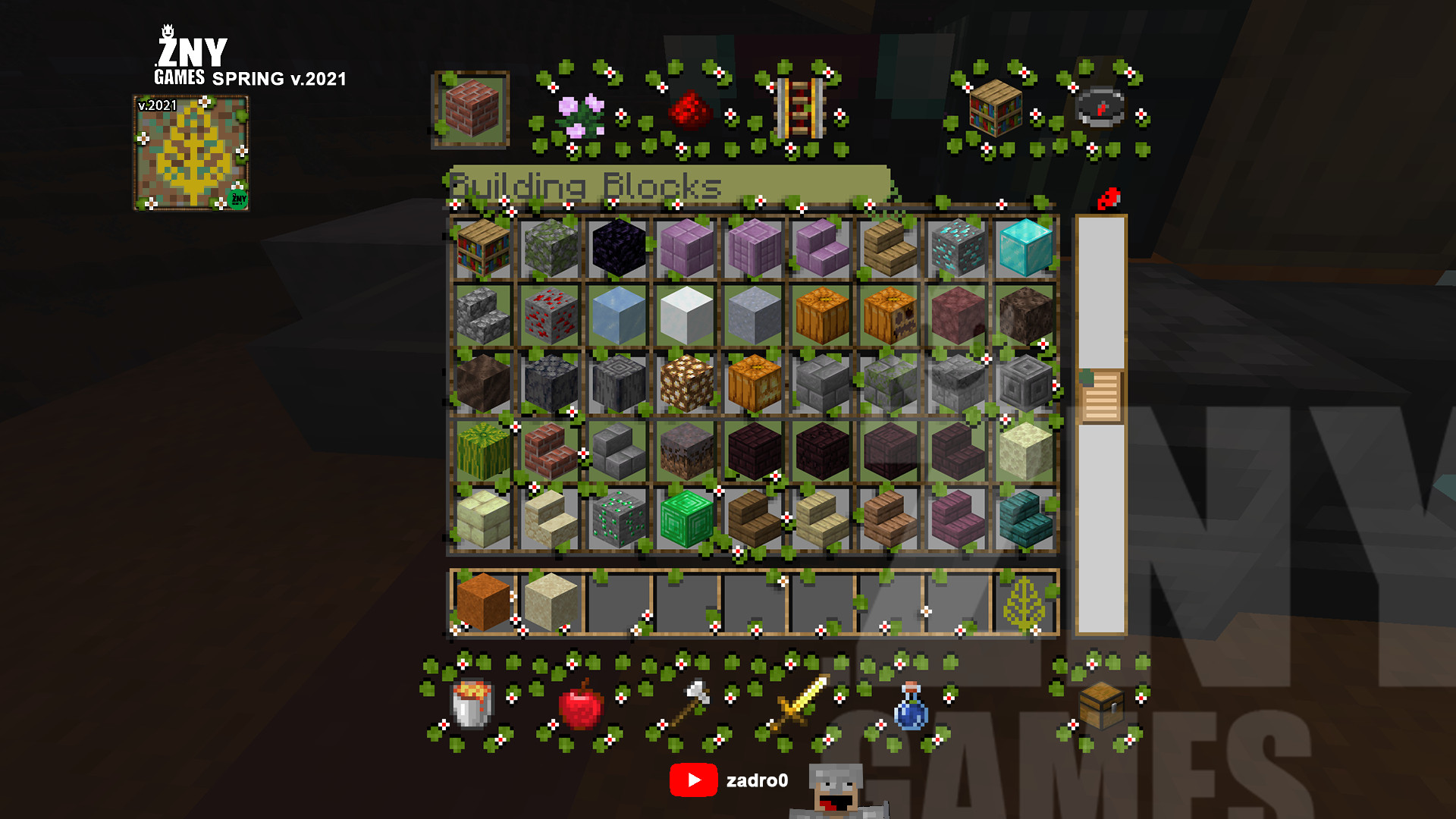Grab the white snow block
The image size is (1456, 819).
click(x=686, y=315)
